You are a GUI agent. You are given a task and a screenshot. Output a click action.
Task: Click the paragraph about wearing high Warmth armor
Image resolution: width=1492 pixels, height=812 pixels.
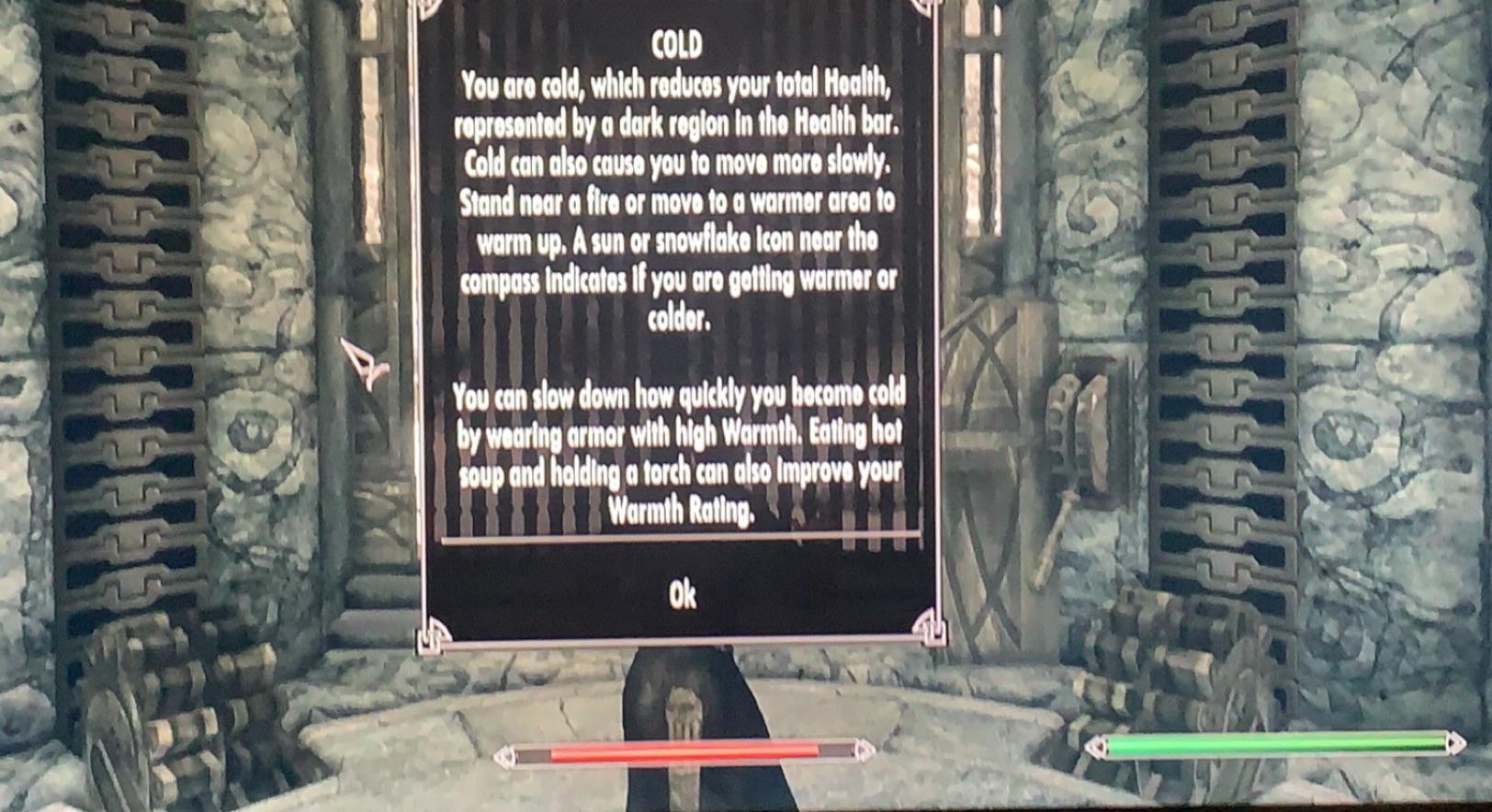pyautogui.click(x=680, y=455)
